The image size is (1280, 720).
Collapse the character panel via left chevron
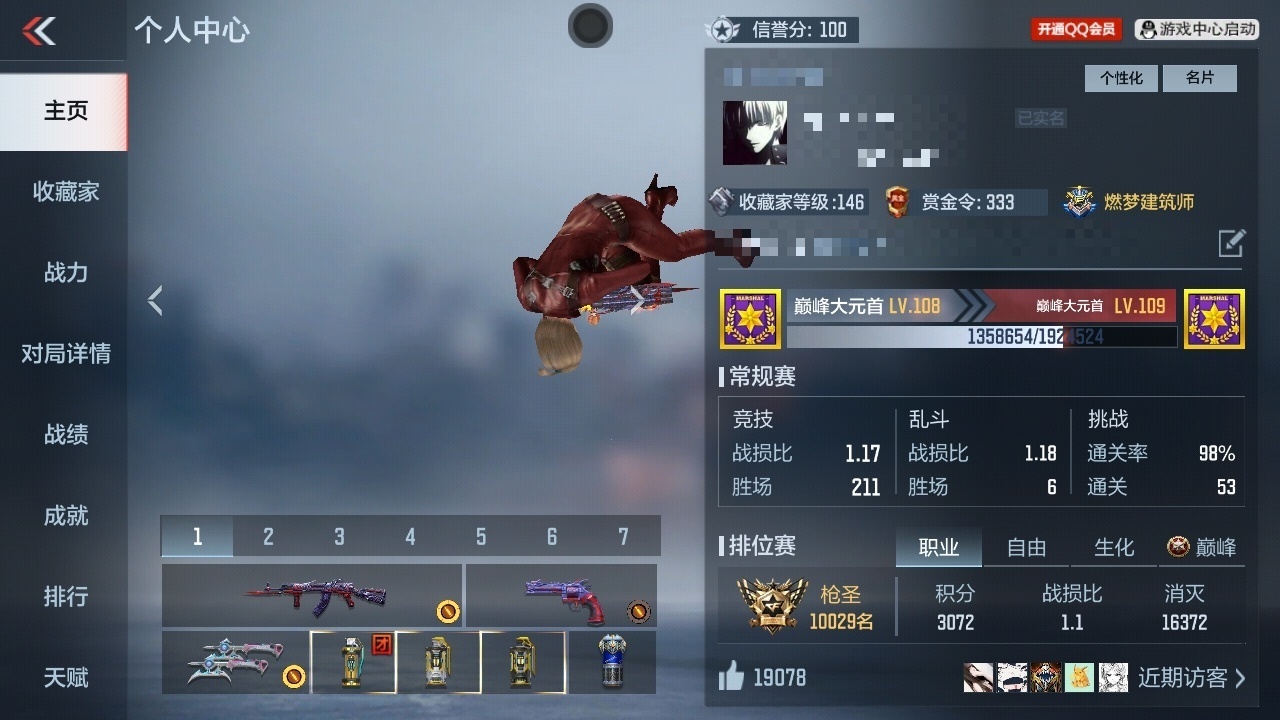[156, 299]
